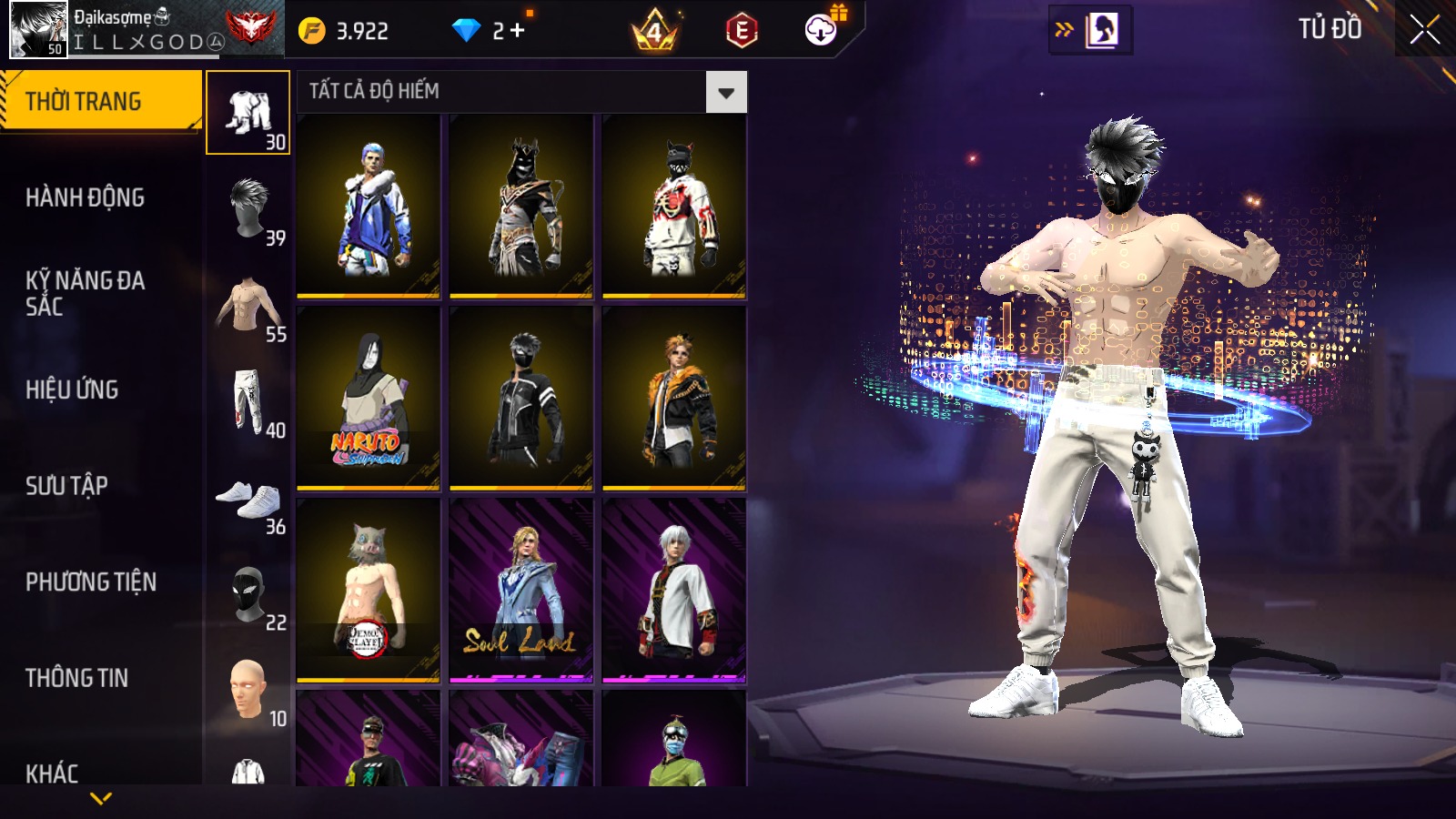1456x819 pixels.
Task: Switch to the Hành Động tab
Action: (85, 197)
